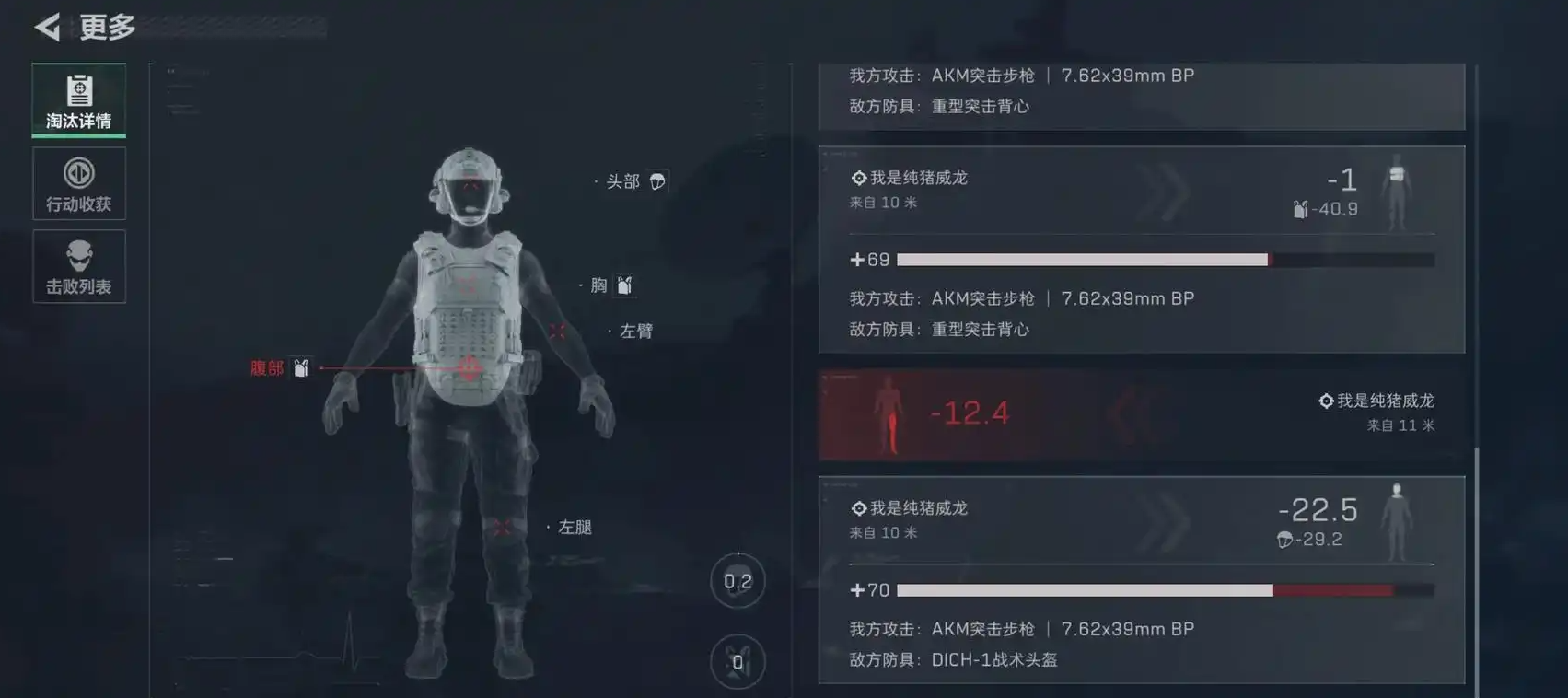1568x698 pixels.
Task: Select the 淘汰详情 clipboard icon
Action: click(x=78, y=89)
